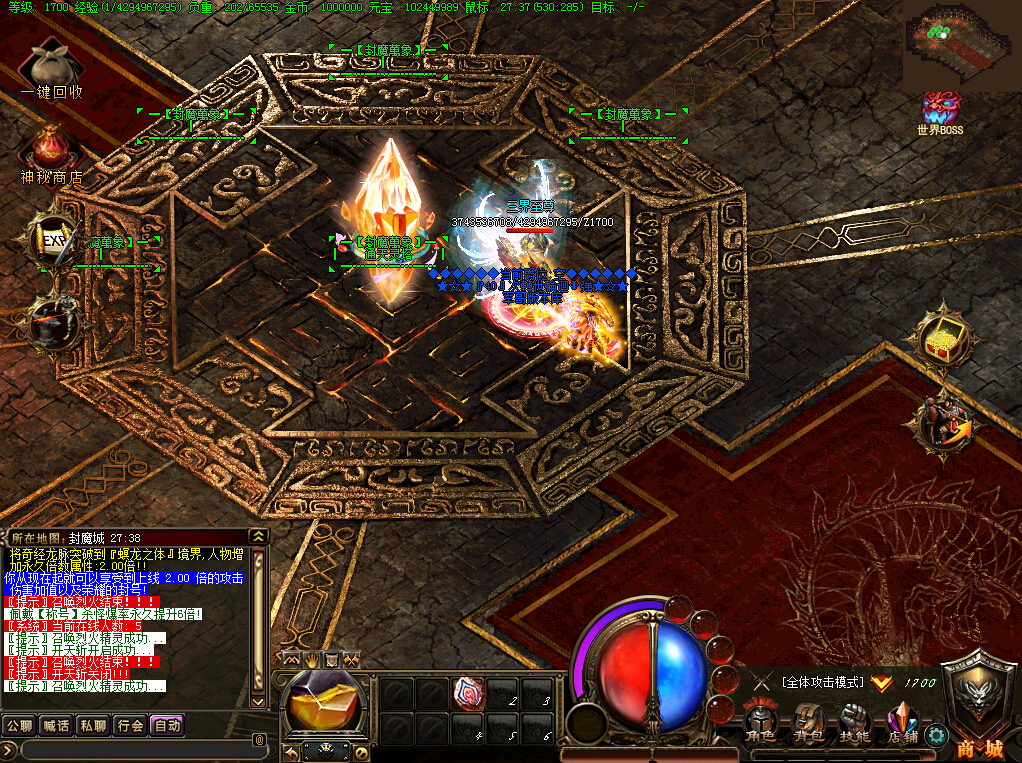Image resolution: width=1022 pixels, height=763 pixels.
Task: Choose the 行会 guild chat tab
Action: pos(130,725)
